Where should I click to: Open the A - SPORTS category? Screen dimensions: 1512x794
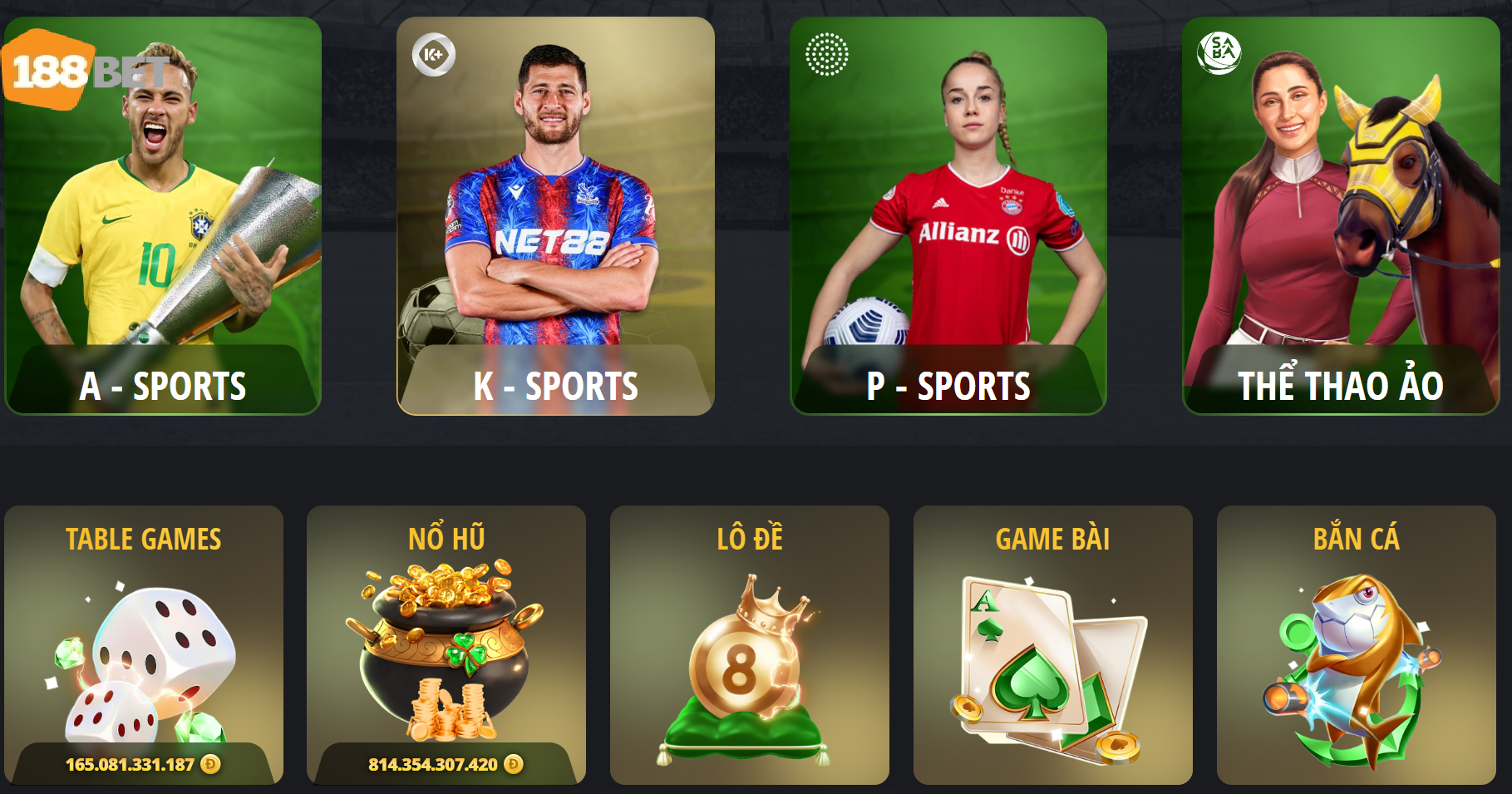pos(163,385)
